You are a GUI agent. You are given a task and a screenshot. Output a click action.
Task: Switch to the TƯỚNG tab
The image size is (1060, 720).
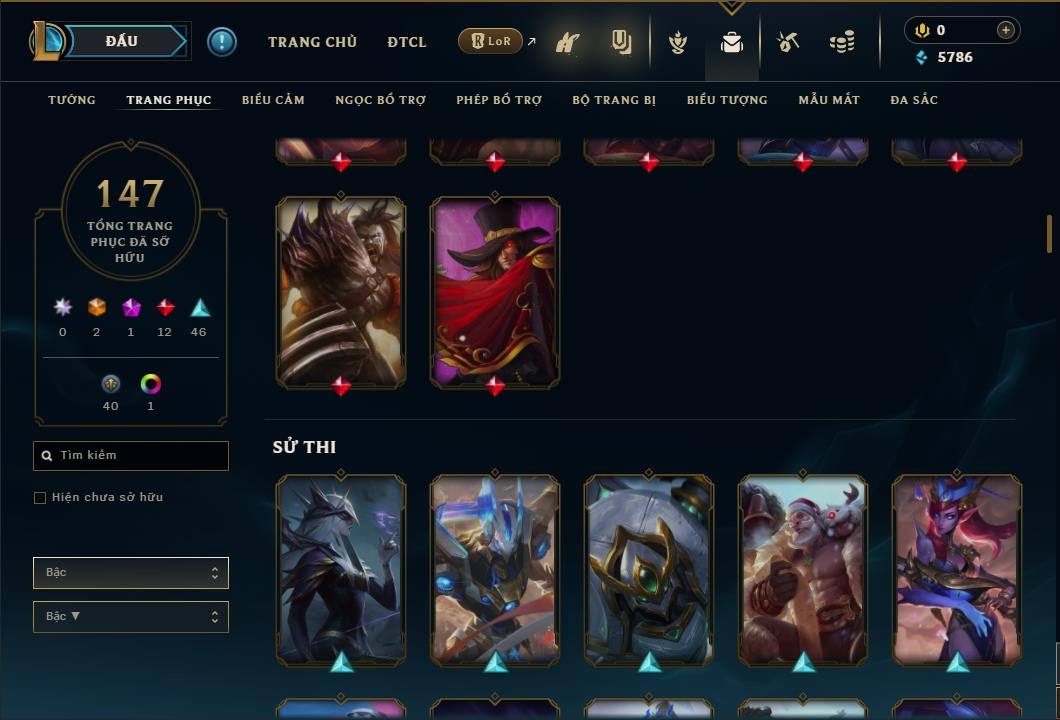[72, 100]
